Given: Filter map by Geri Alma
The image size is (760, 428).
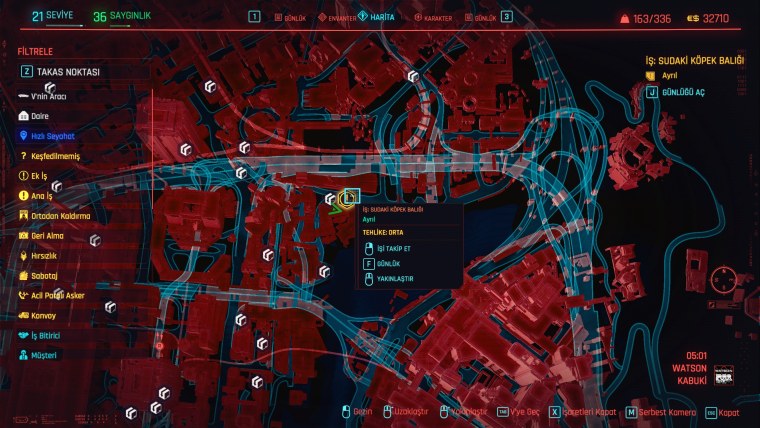Looking at the screenshot, I should [x=47, y=236].
